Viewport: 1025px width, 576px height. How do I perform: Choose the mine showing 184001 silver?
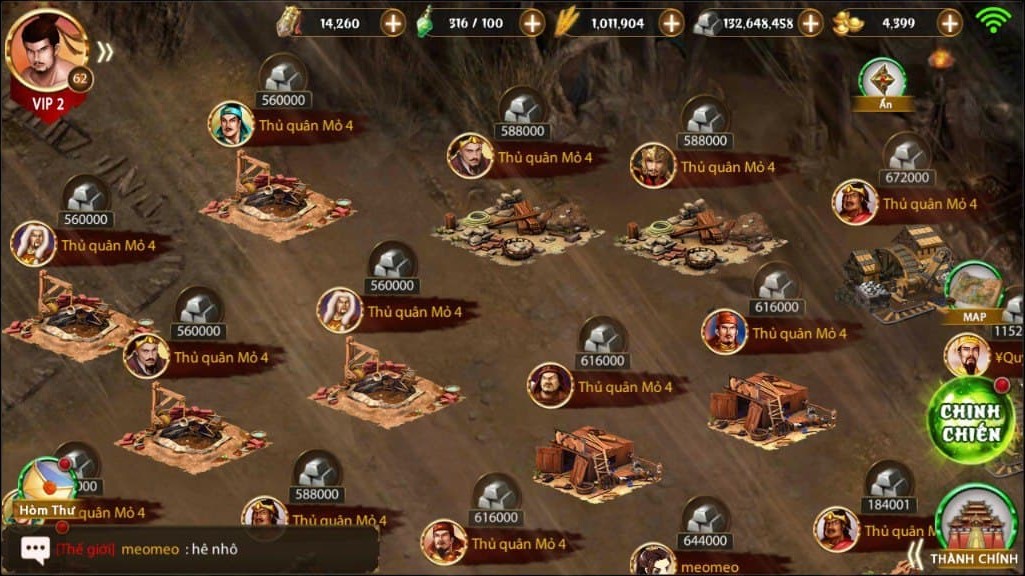coord(888,487)
